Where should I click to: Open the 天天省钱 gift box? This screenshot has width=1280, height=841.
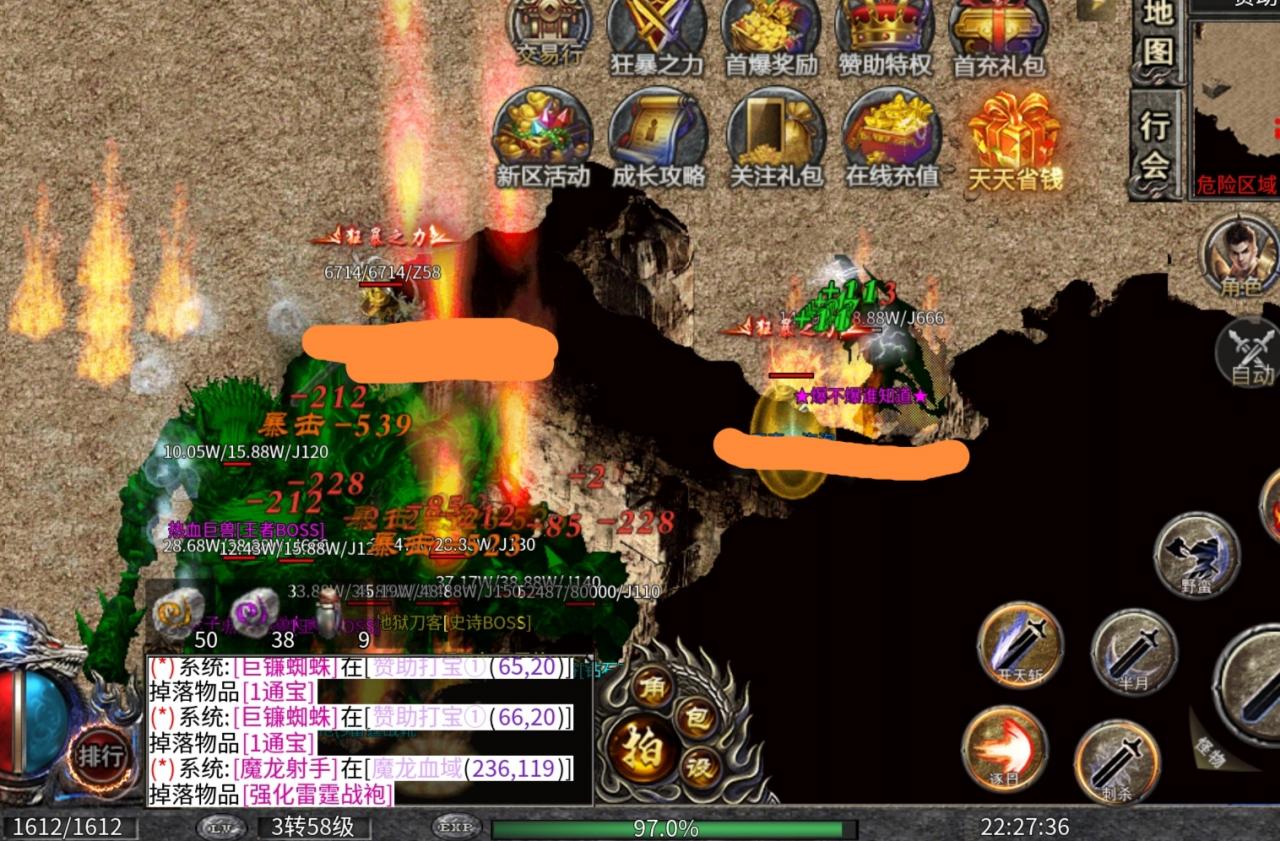point(1014,137)
